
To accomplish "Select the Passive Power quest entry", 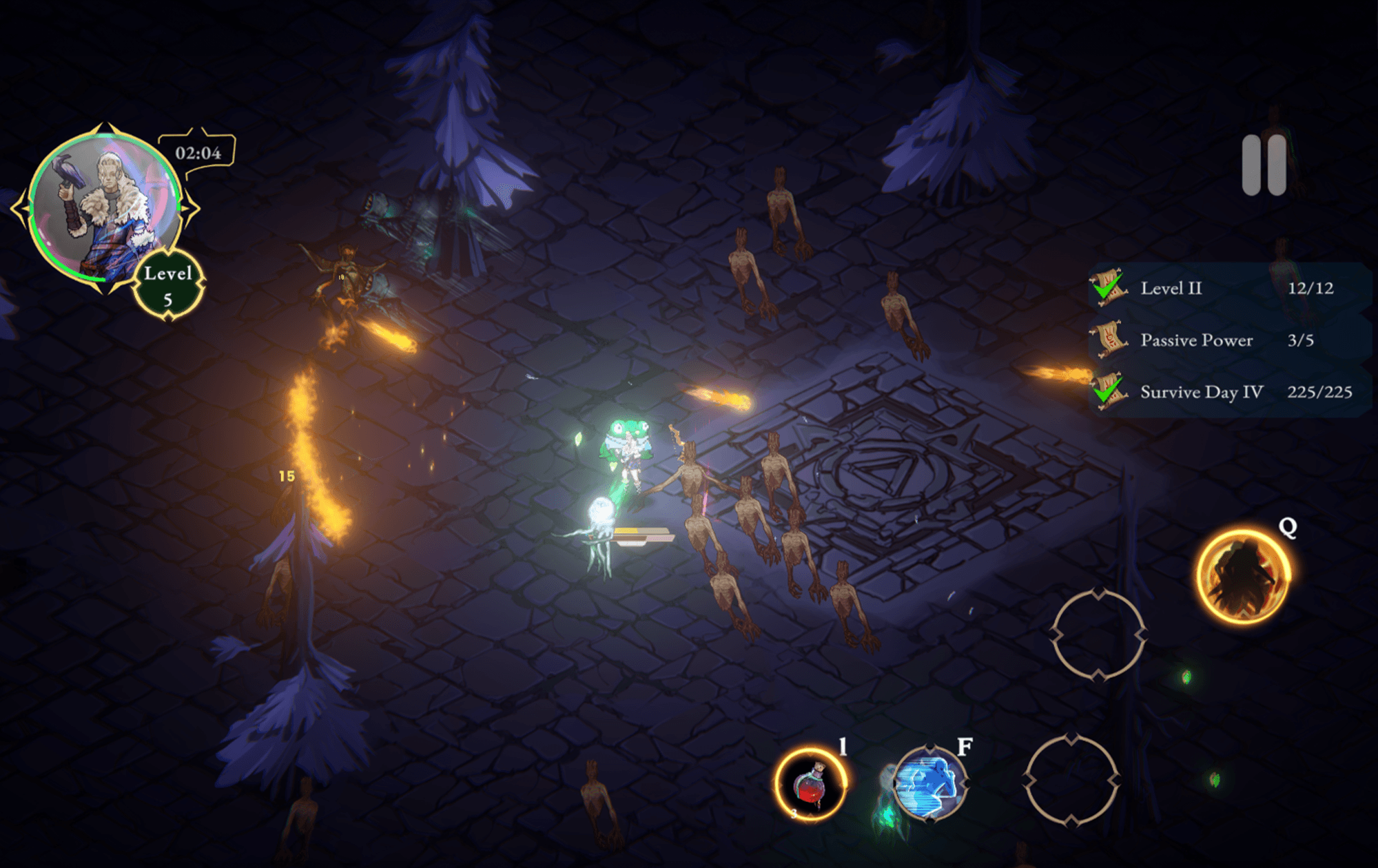I will click(x=1197, y=340).
